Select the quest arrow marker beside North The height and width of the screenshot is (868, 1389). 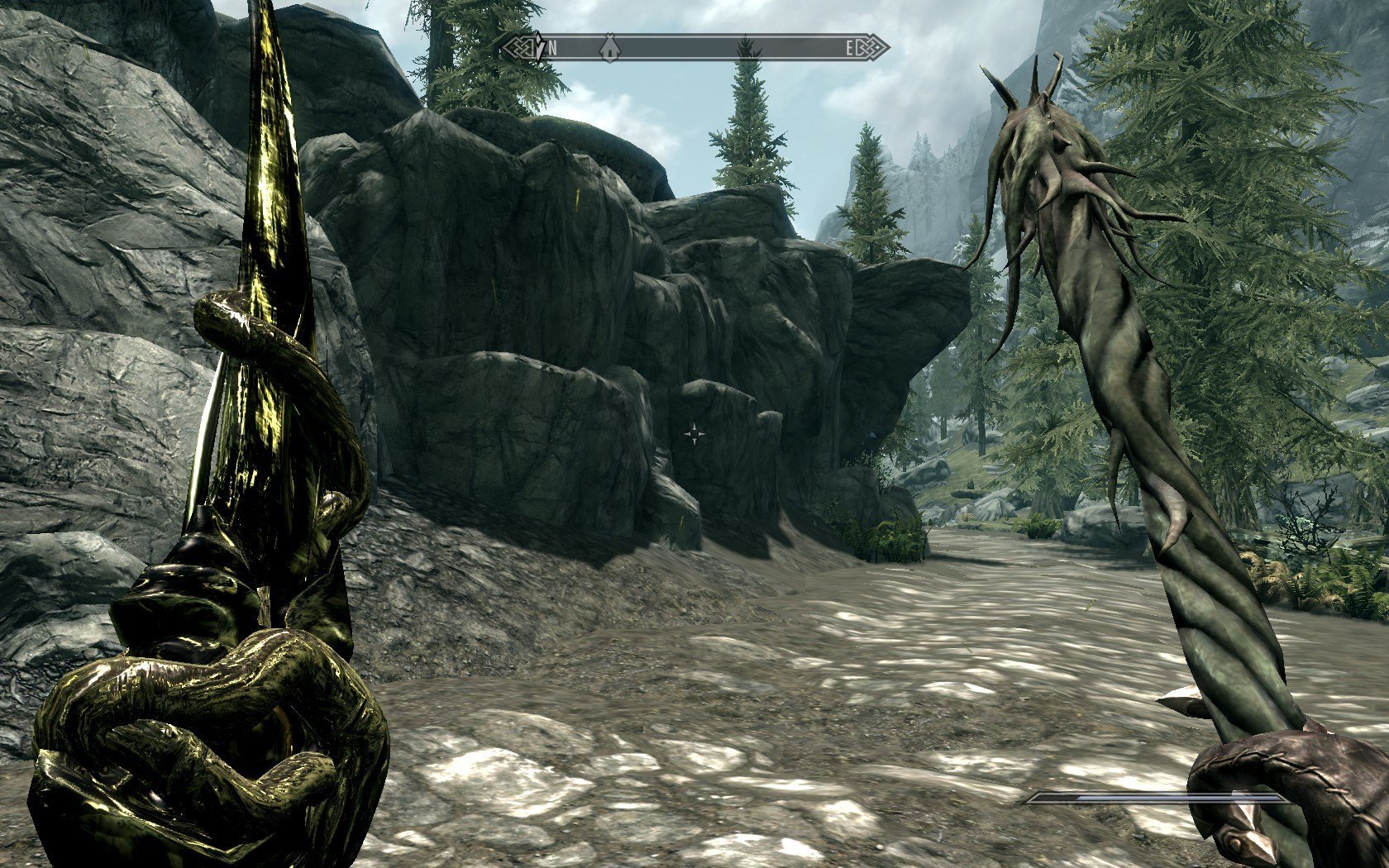pos(537,48)
